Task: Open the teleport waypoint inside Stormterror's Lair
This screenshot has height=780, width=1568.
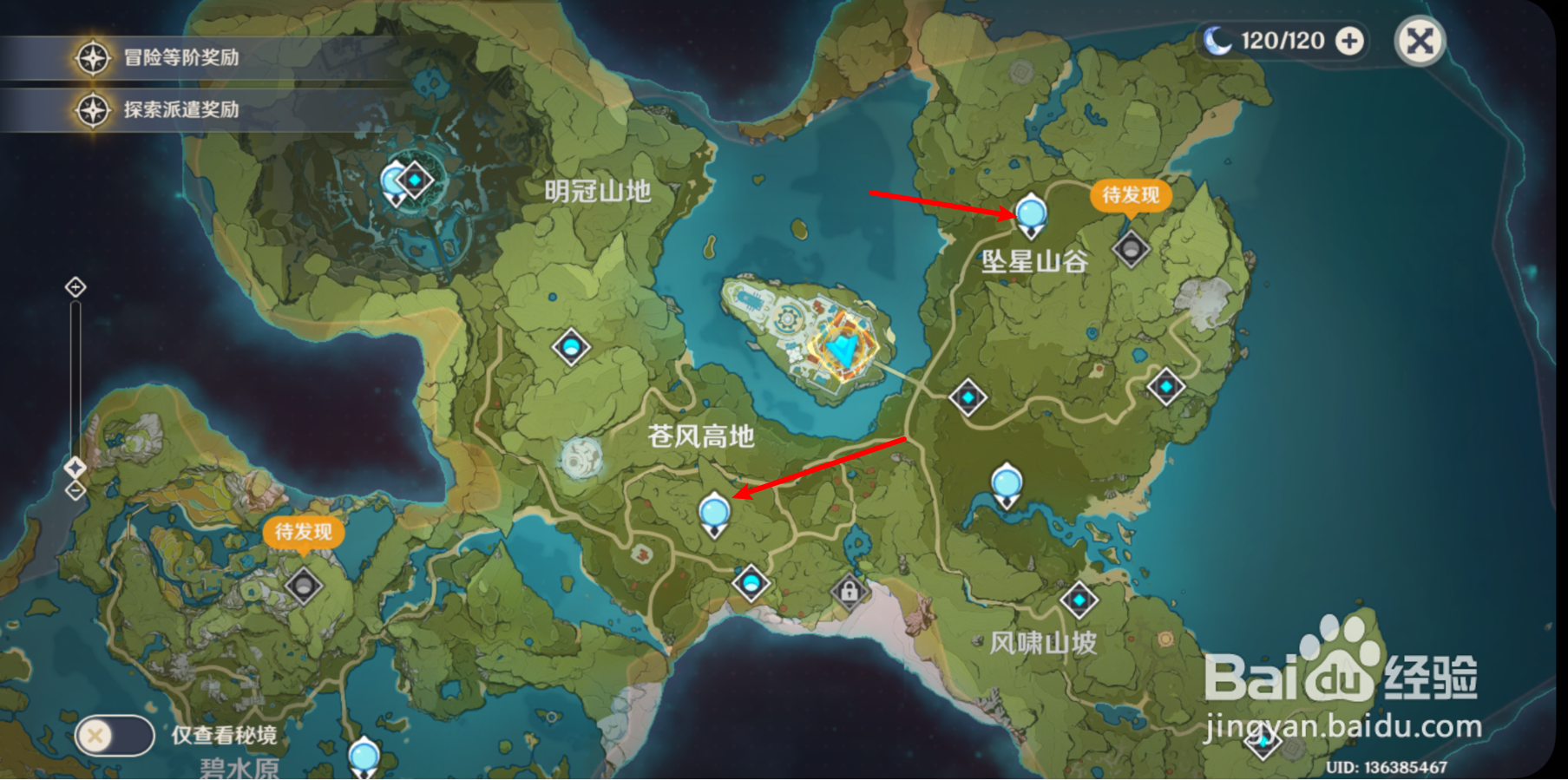Action: click(x=414, y=180)
